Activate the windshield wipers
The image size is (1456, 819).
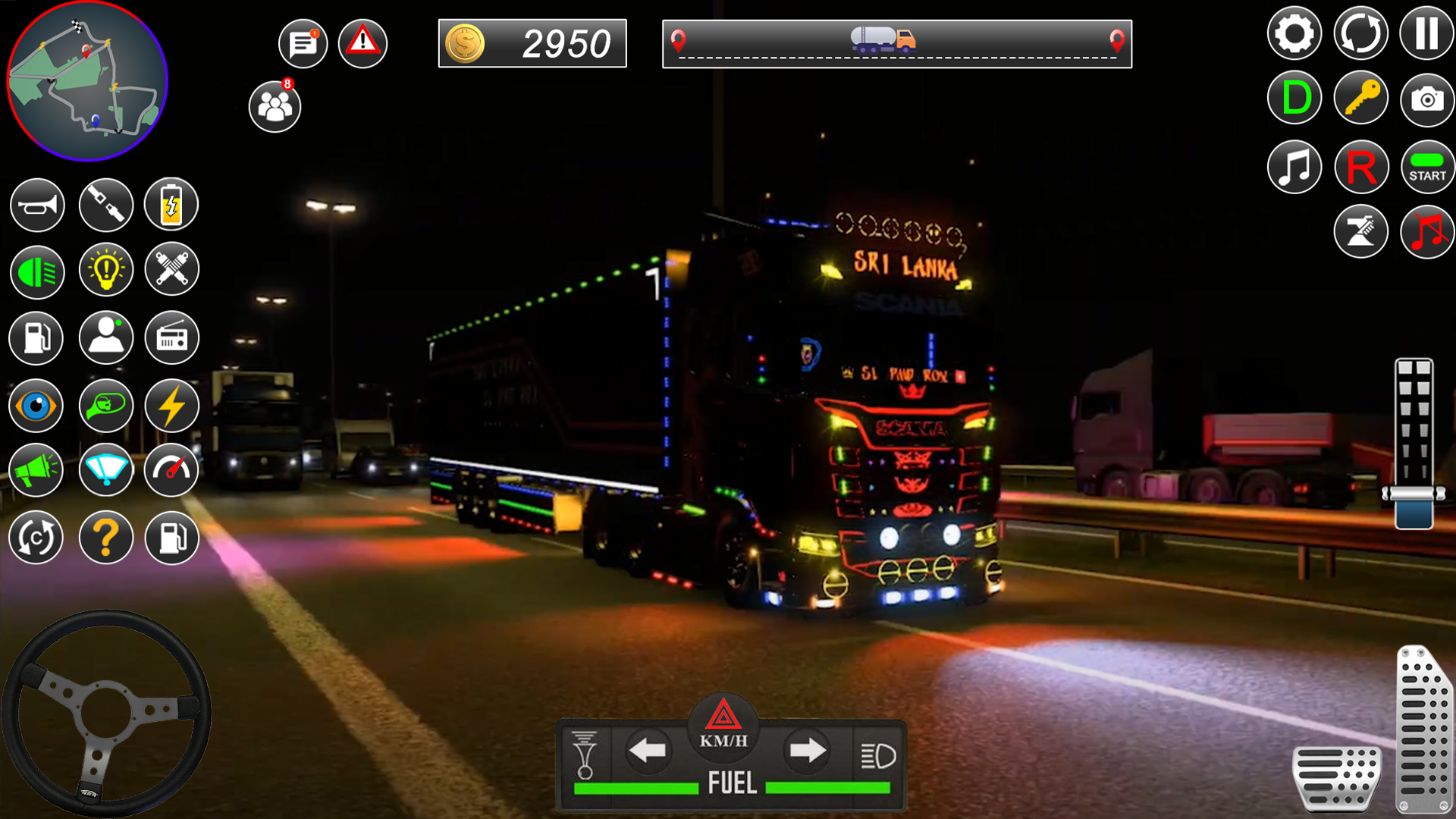106,470
